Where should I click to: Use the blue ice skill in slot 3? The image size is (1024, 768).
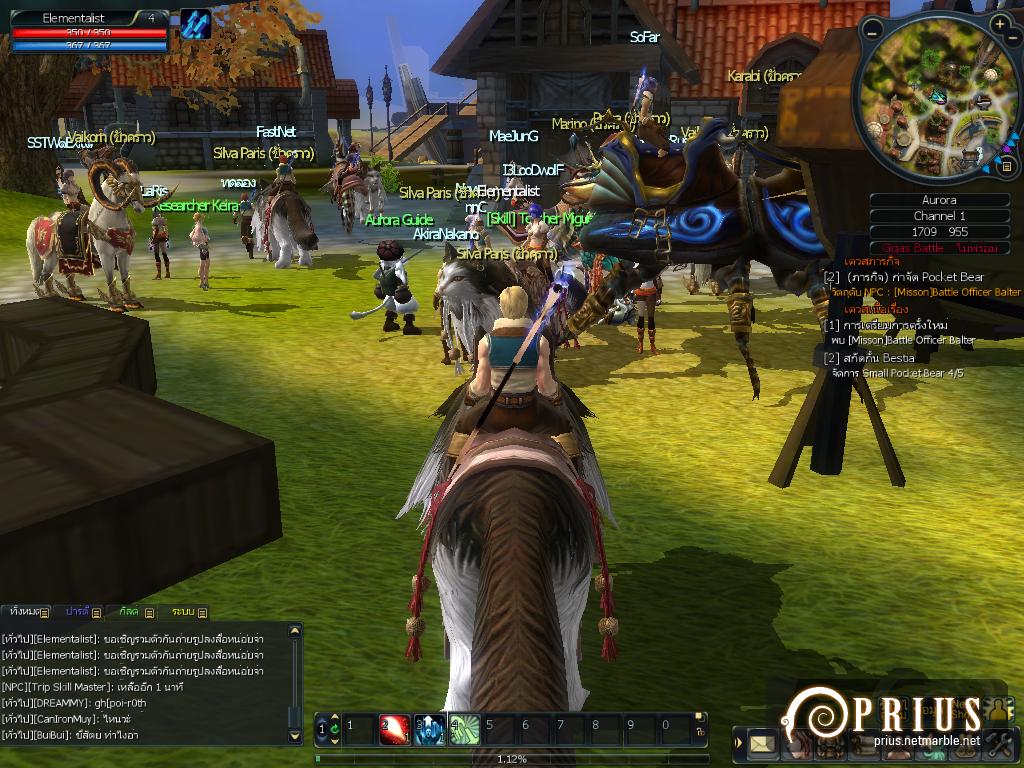(430, 729)
